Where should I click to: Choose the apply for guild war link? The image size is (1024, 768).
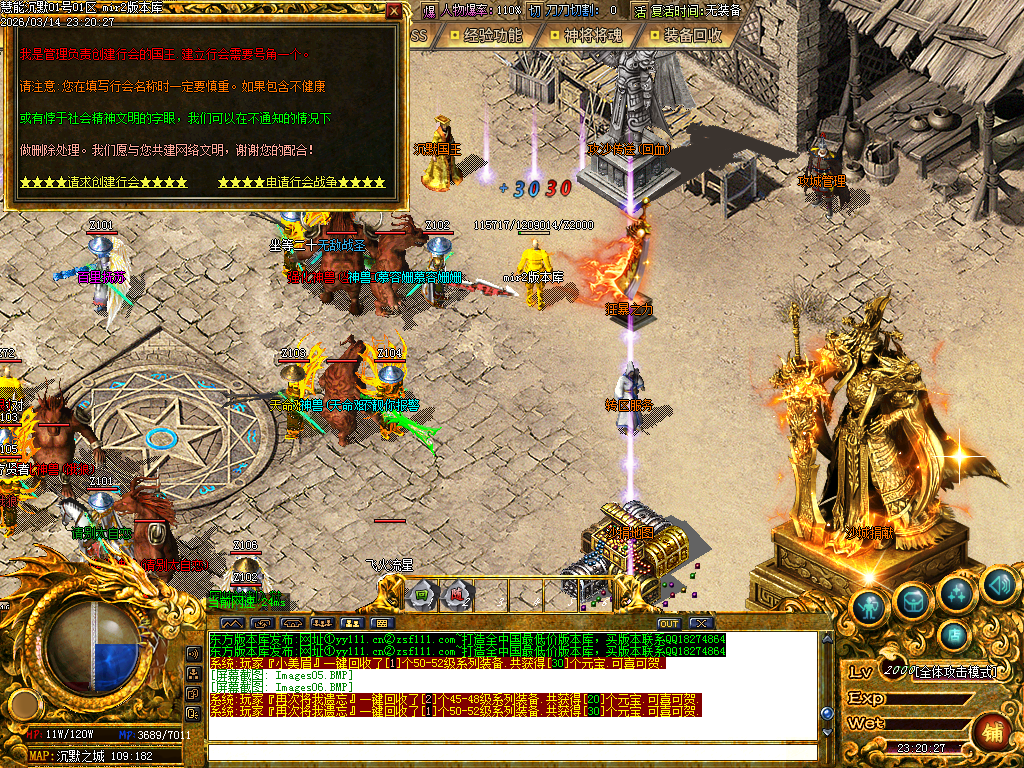302,183
